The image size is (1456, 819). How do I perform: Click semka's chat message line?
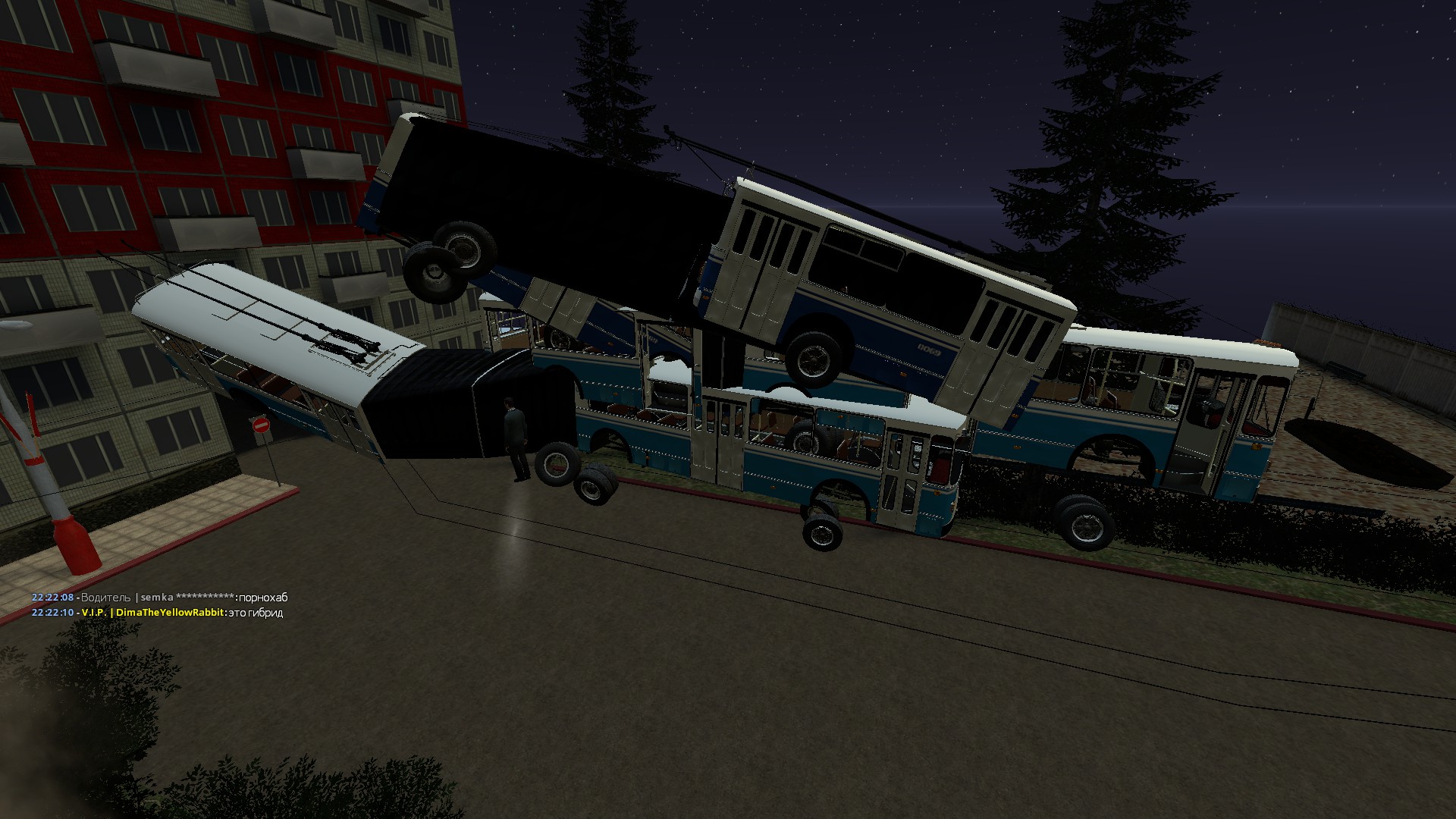(x=159, y=598)
